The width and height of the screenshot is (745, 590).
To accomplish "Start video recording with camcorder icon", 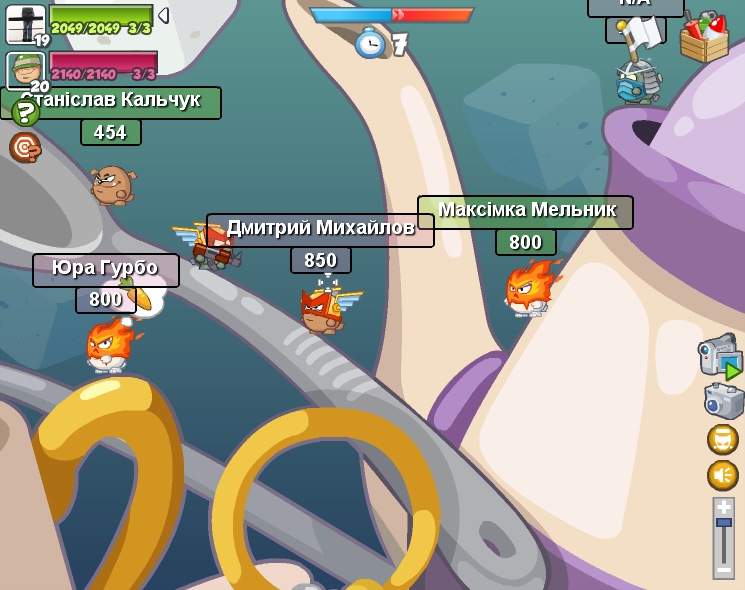I will [720, 356].
